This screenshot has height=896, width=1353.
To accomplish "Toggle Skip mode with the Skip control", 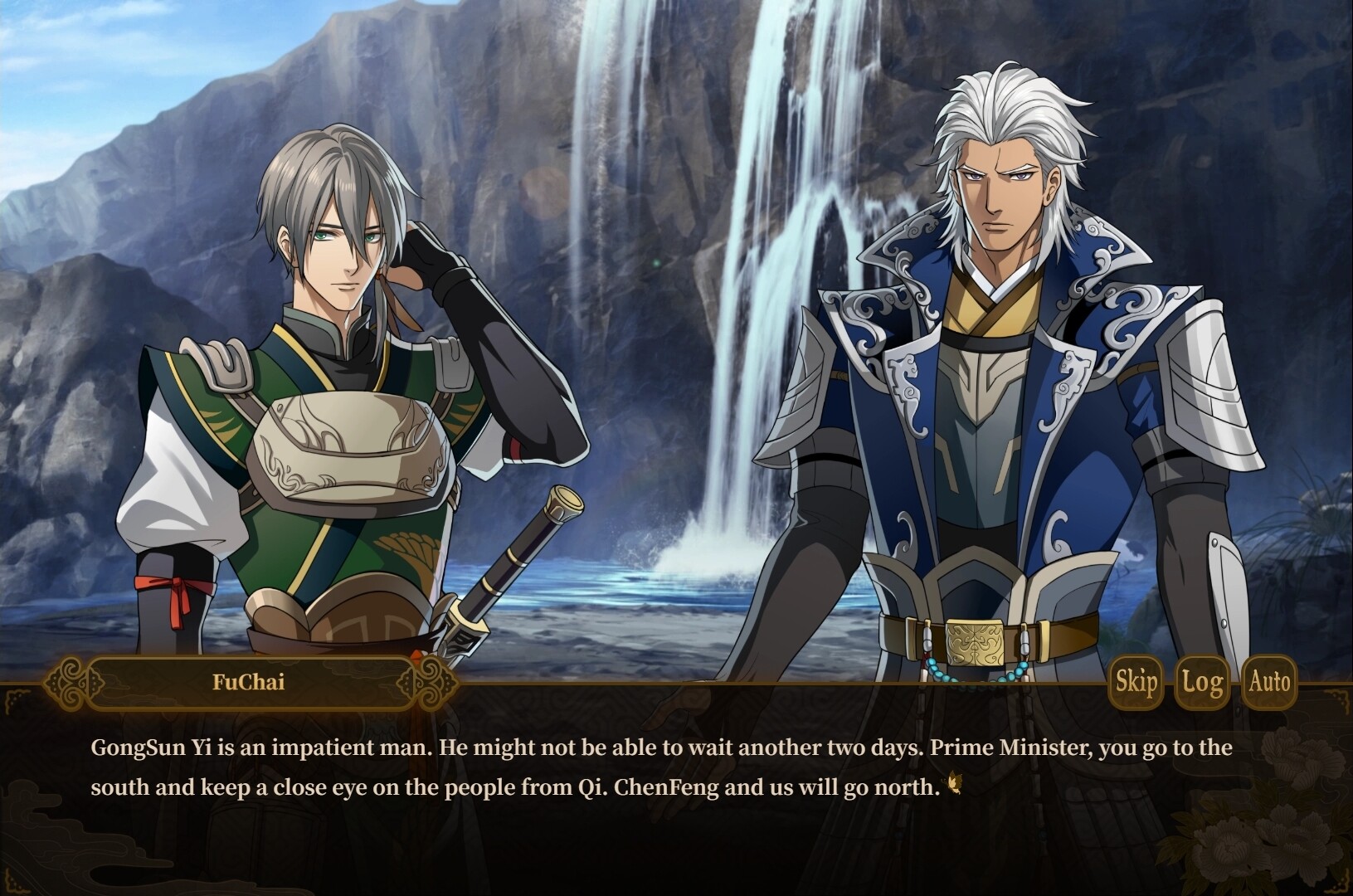I will coord(1136,683).
